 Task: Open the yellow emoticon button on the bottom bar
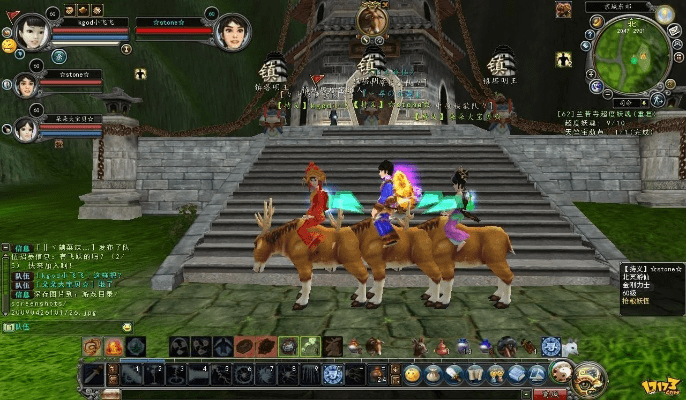pos(412,374)
